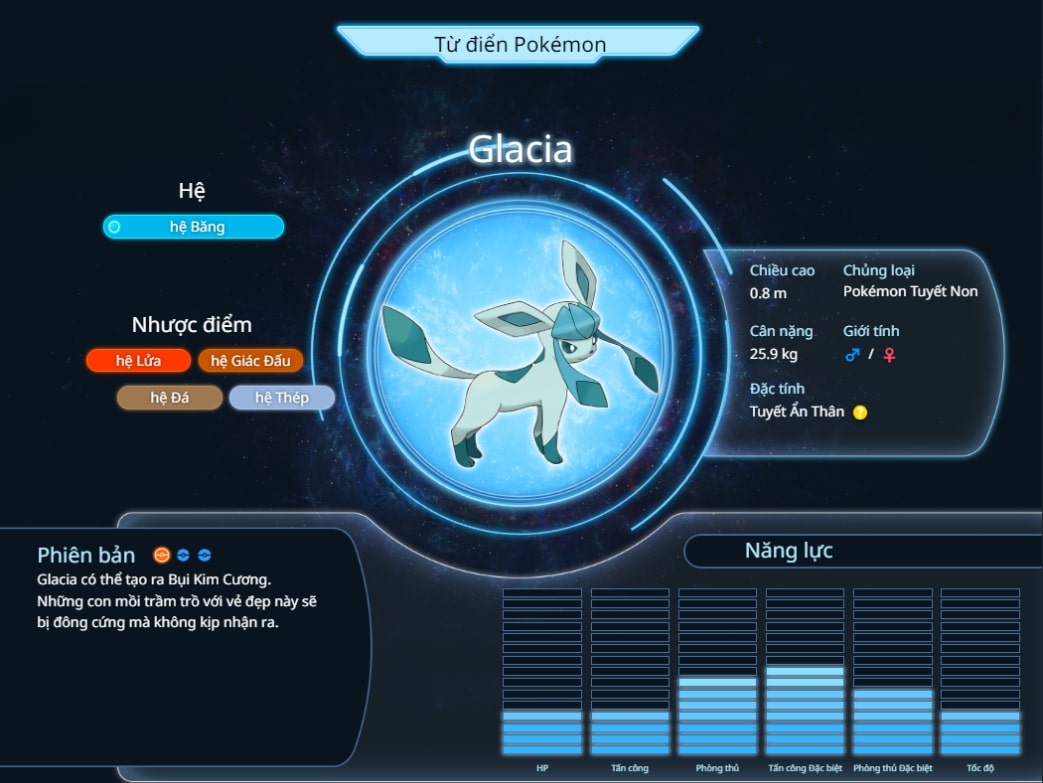Select the orange Poké Ball version icon
Viewport: 1043px width, 783px height.
point(161,555)
